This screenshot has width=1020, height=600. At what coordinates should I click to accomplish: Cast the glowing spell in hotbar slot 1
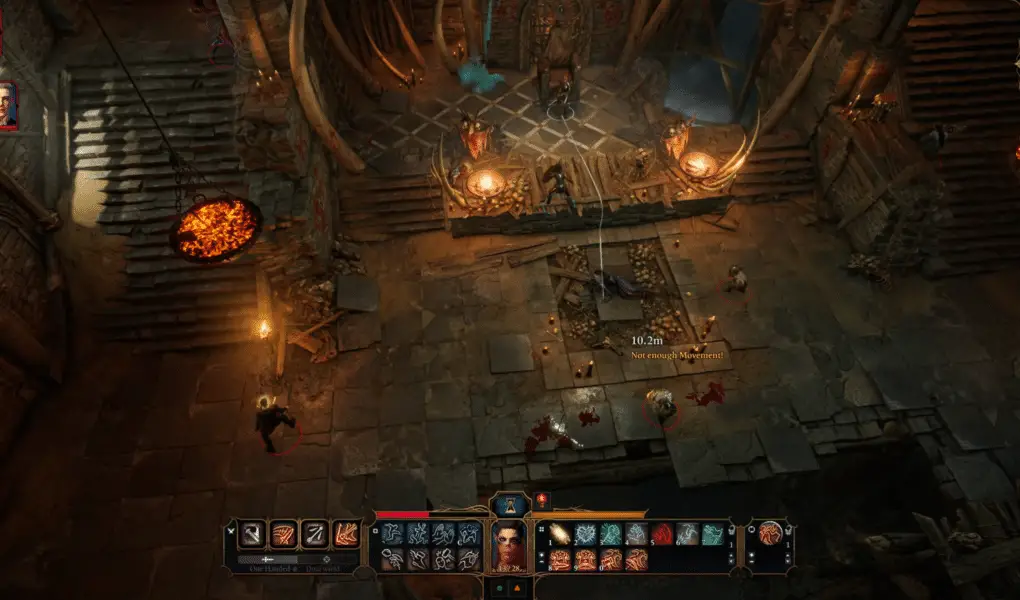559,535
